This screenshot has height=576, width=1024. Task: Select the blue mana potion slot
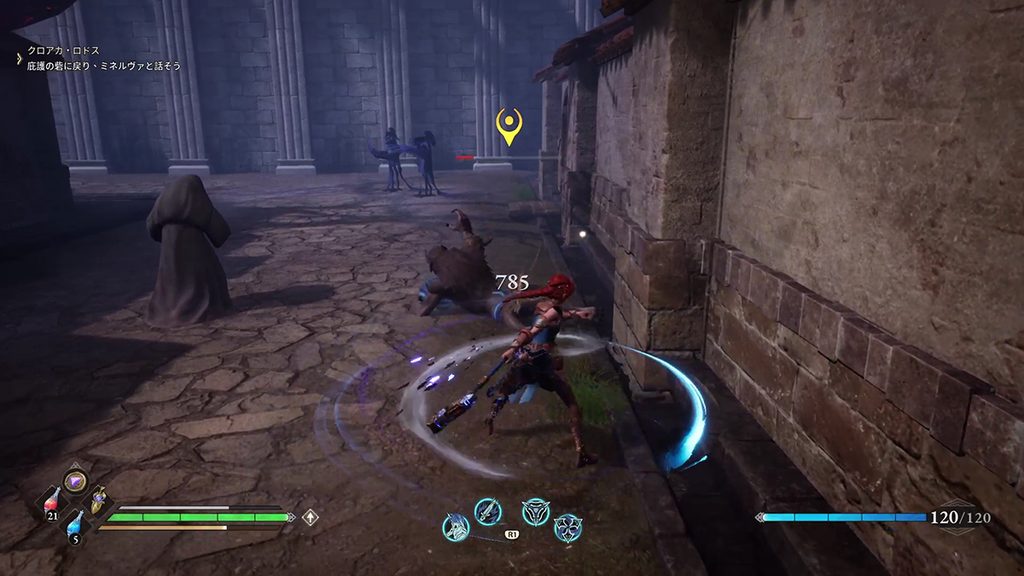[75, 527]
